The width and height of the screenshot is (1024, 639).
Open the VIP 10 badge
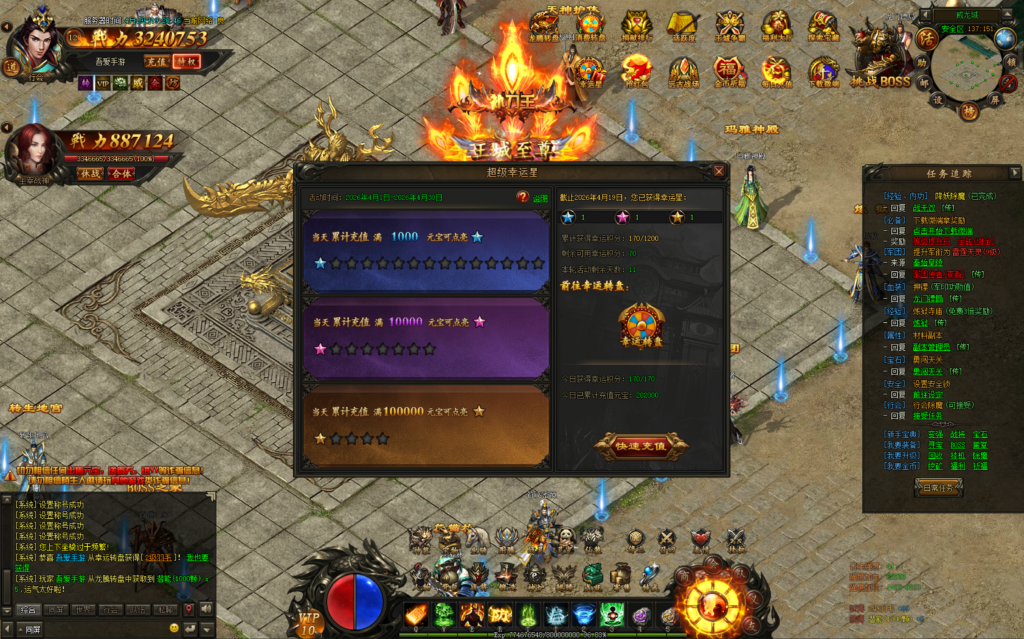click(x=309, y=622)
